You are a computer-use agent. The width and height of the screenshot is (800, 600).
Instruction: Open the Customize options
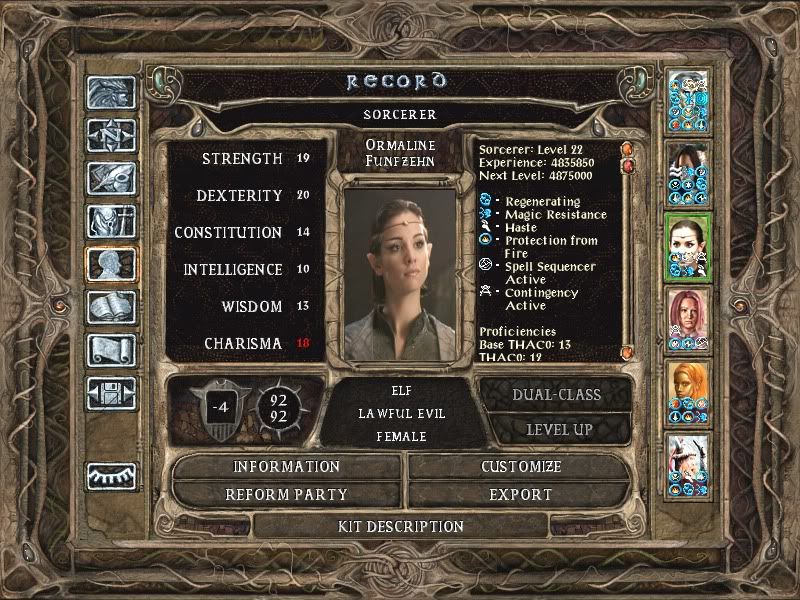pos(521,467)
